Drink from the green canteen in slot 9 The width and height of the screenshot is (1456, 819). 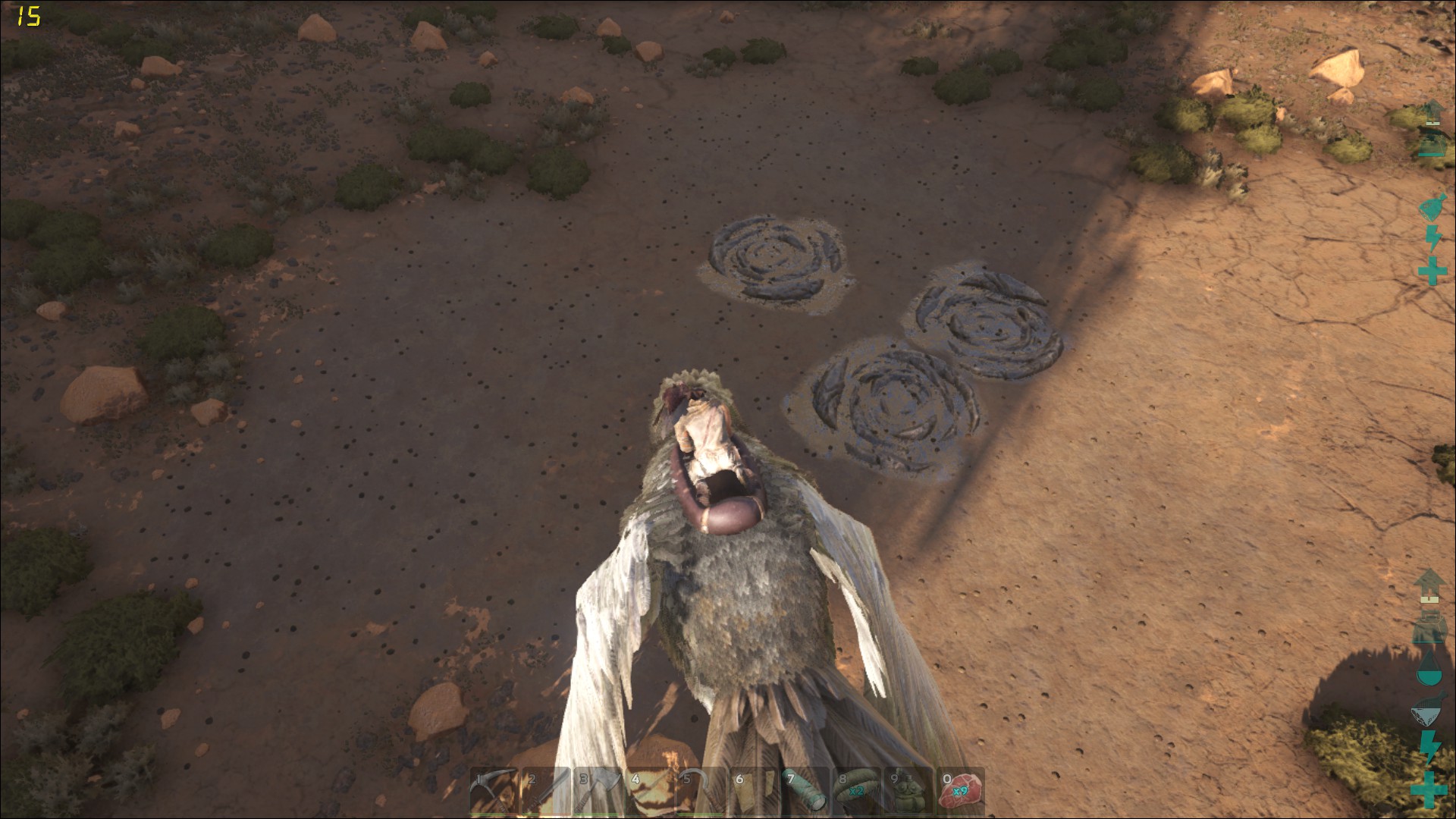pyautogui.click(x=908, y=792)
